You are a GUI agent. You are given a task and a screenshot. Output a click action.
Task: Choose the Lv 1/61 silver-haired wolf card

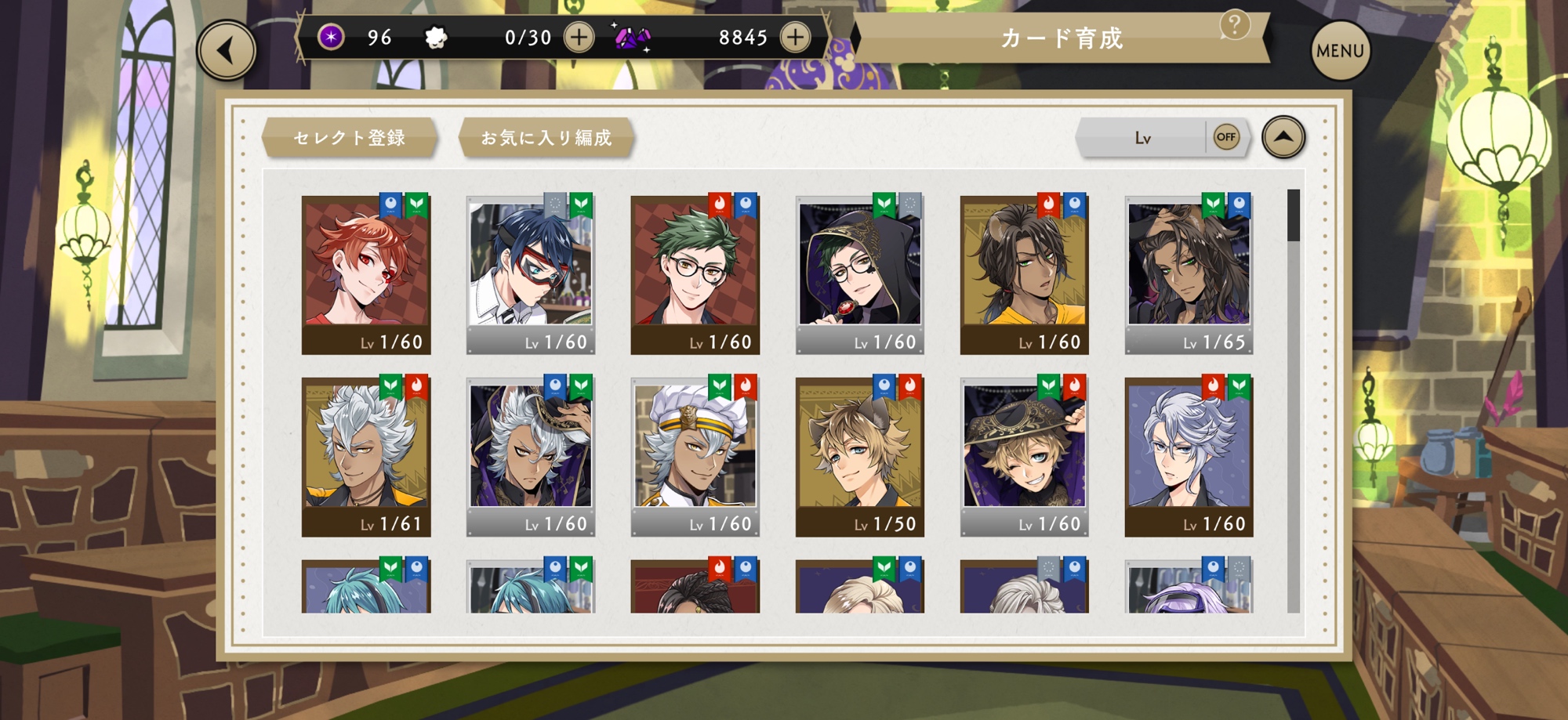click(x=366, y=457)
